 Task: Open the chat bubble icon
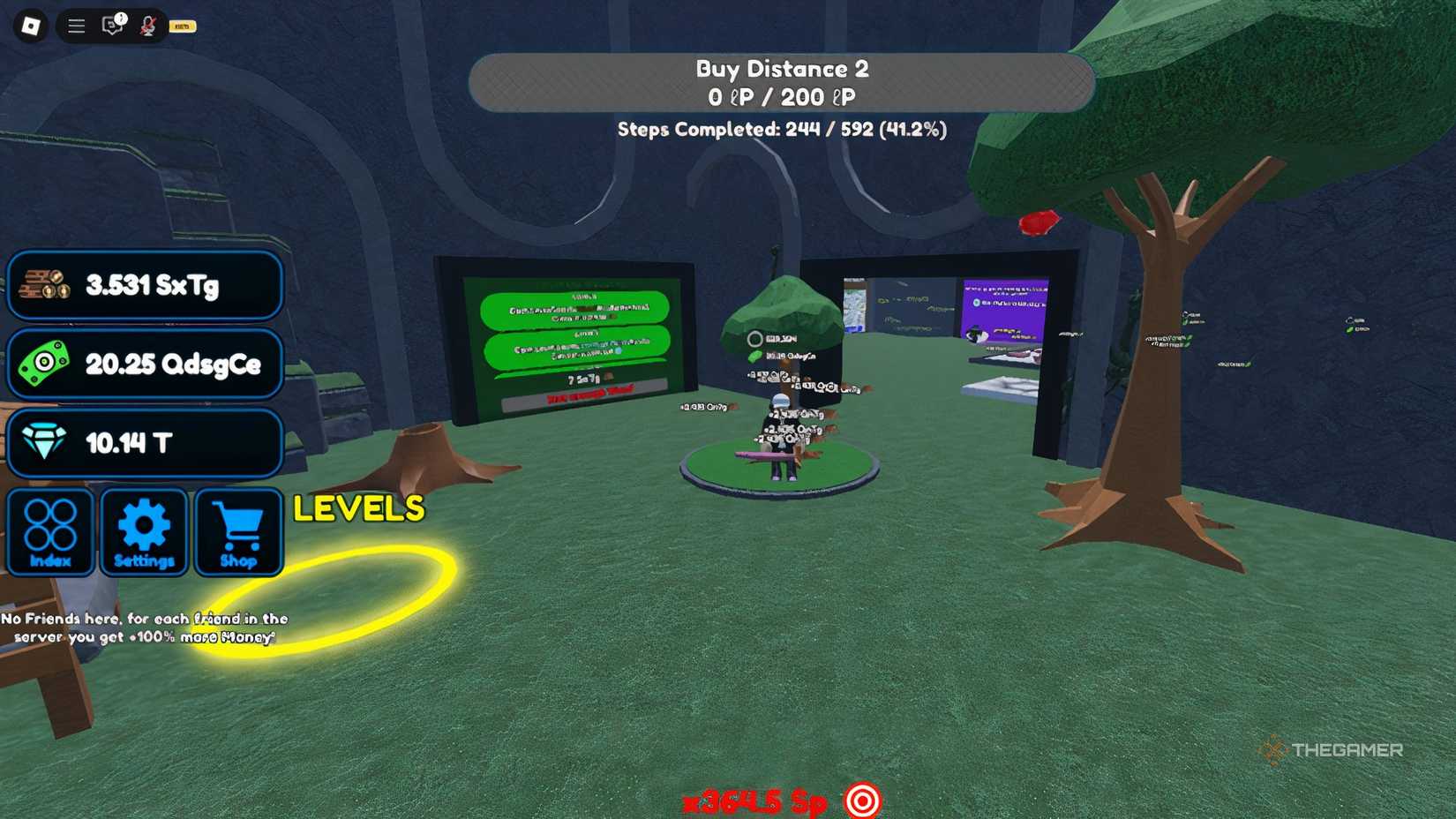click(110, 26)
